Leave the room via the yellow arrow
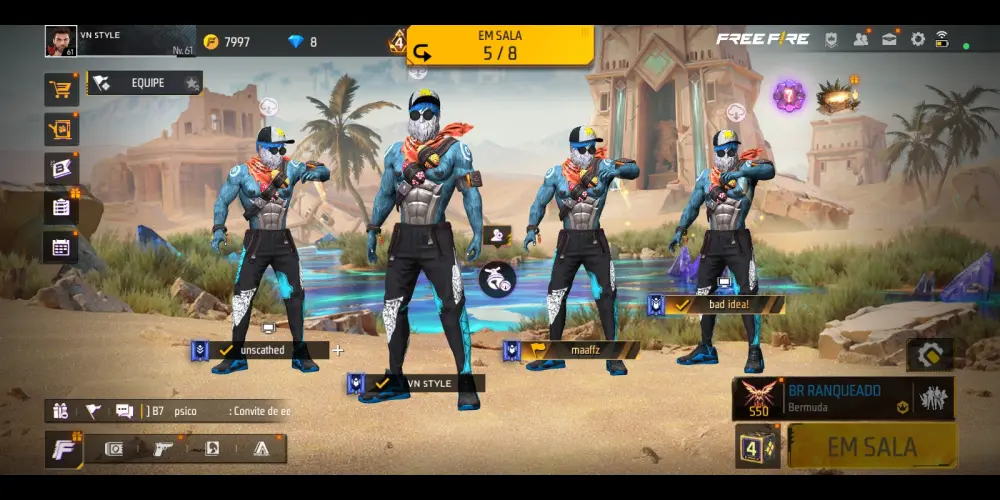This screenshot has width=1000, height=500. pyautogui.click(x=423, y=52)
